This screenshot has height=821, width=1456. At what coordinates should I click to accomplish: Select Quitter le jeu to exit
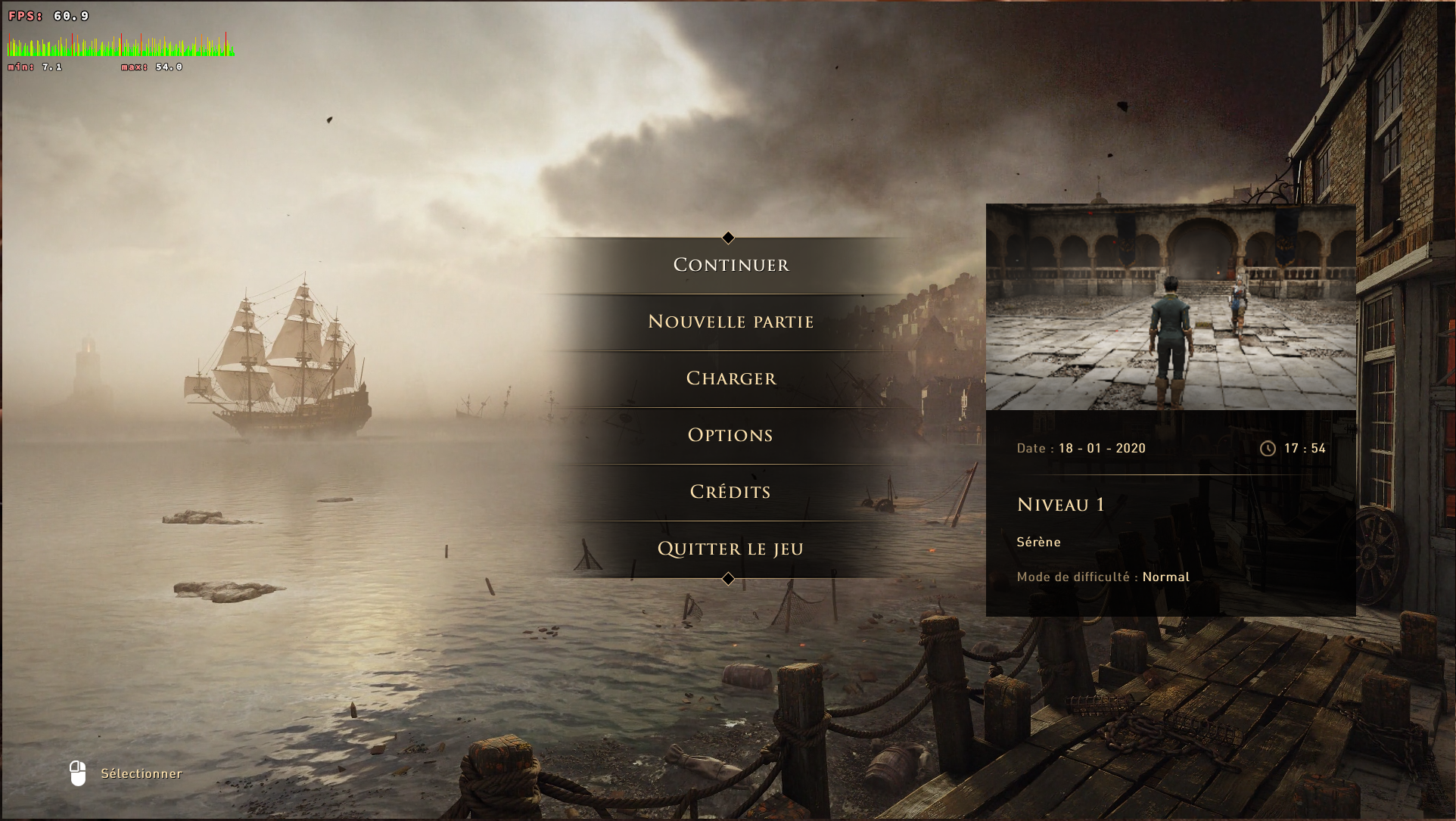730,549
